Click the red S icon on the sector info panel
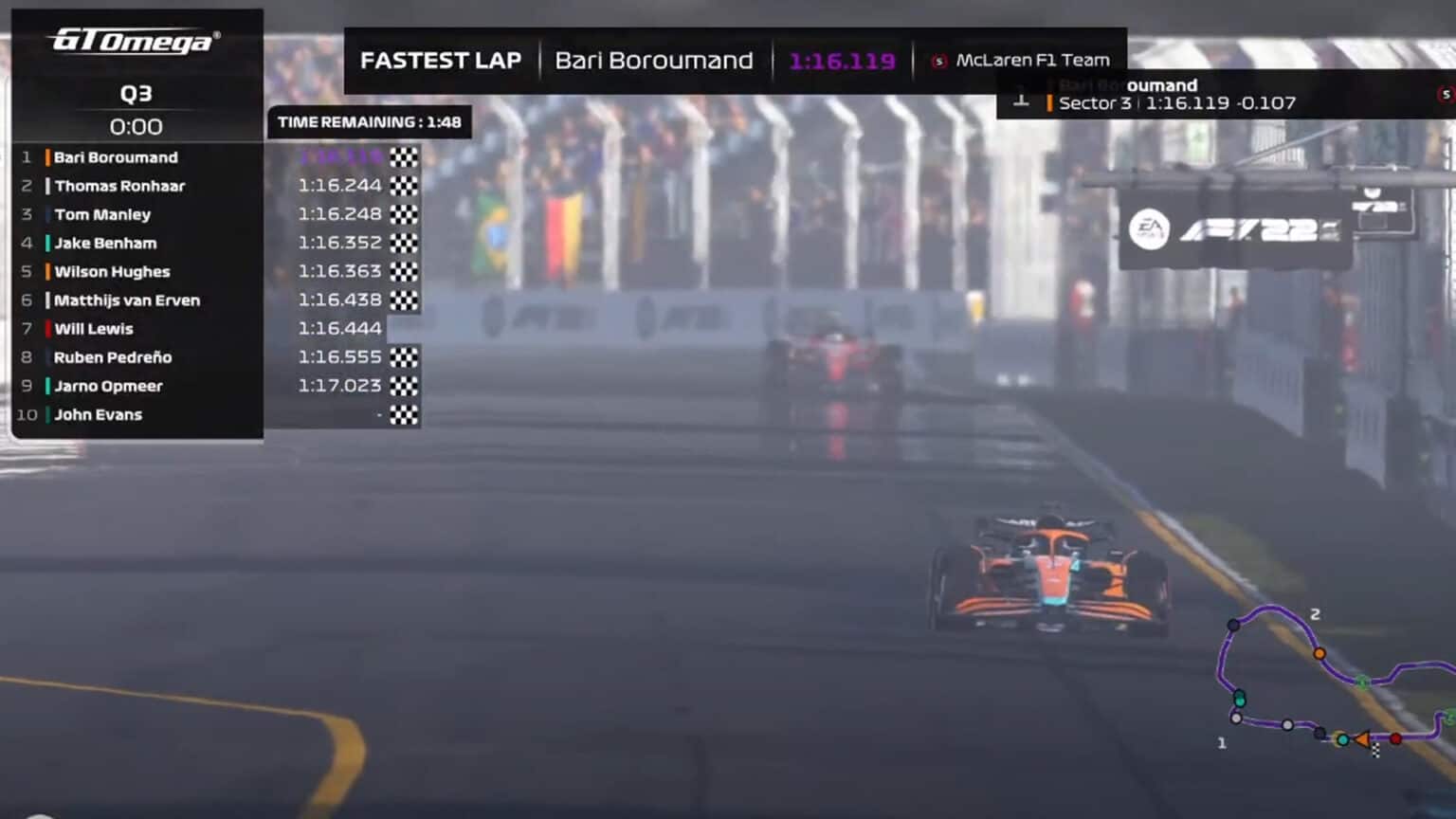Image resolution: width=1456 pixels, height=819 pixels. (x=1445, y=95)
